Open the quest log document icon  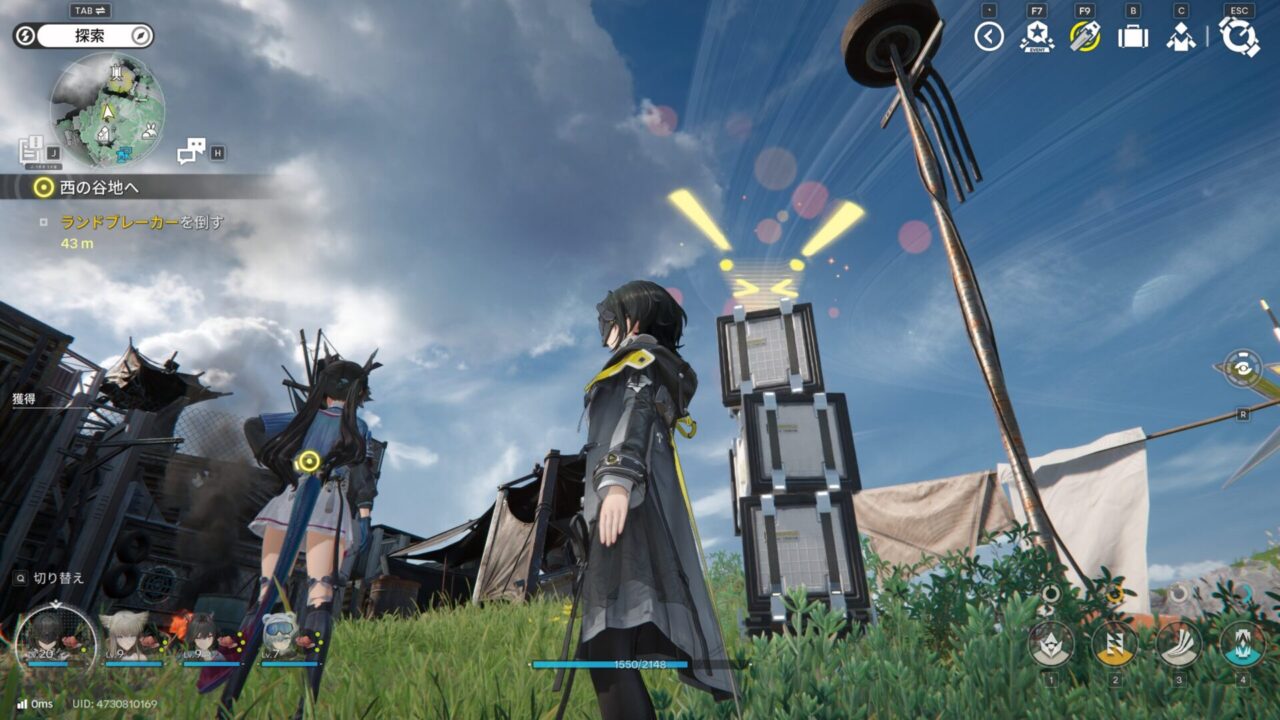click(31, 151)
